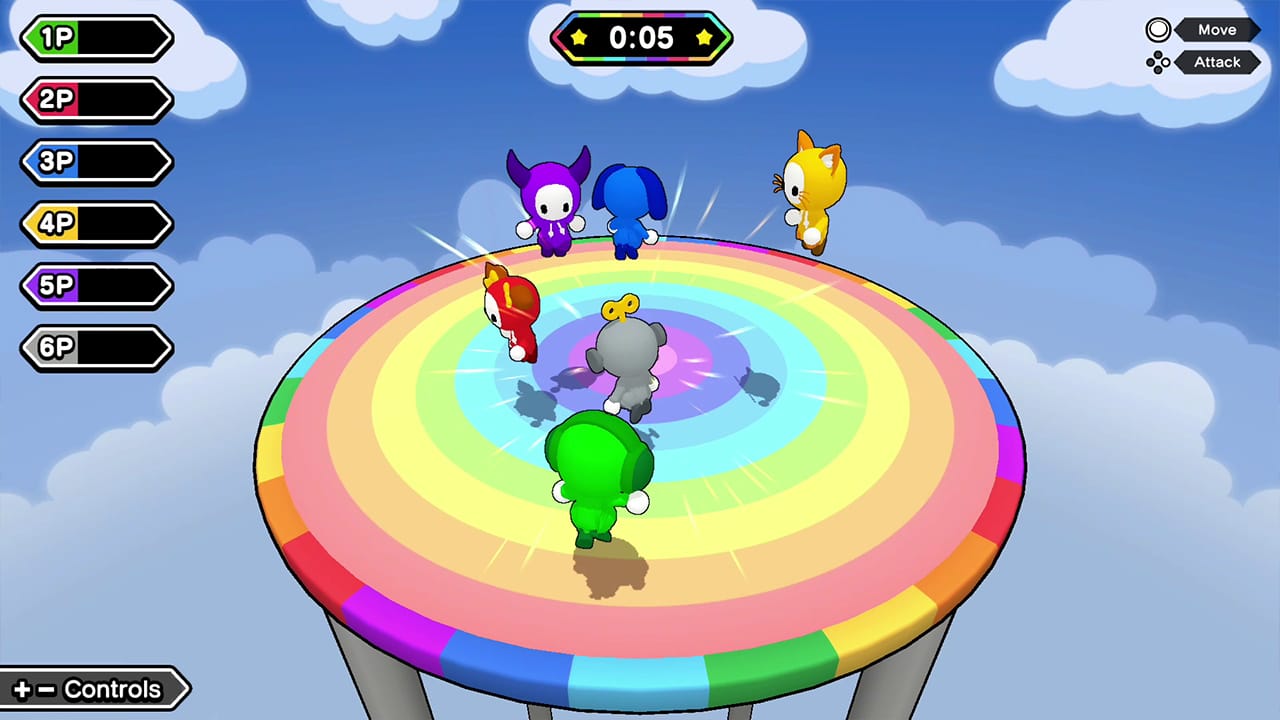Image resolution: width=1280 pixels, height=720 pixels.
Task: Select the 1P score badge
Action: 95,38
